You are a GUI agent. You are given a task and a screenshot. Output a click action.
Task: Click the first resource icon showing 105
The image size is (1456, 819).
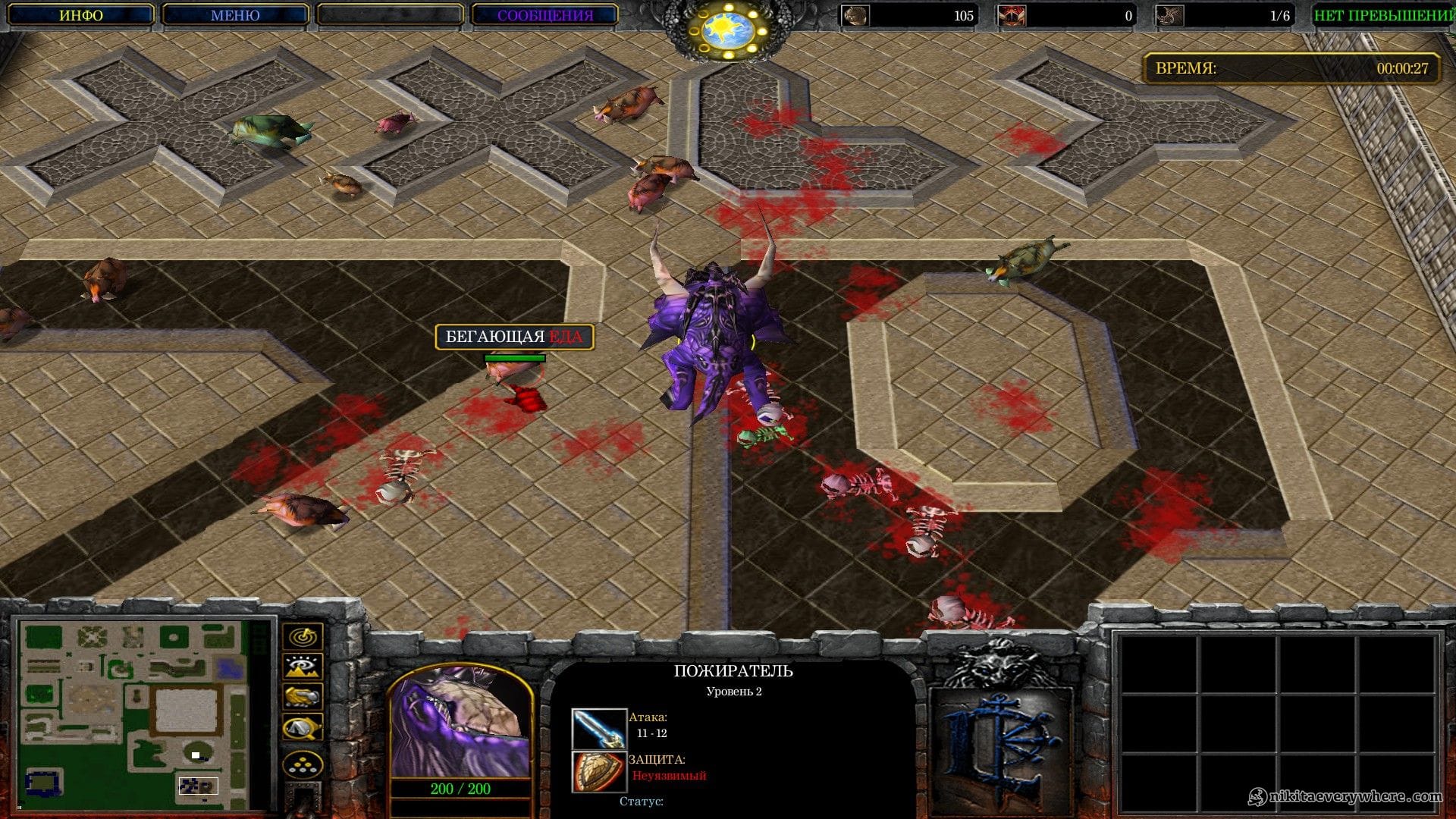(856, 15)
